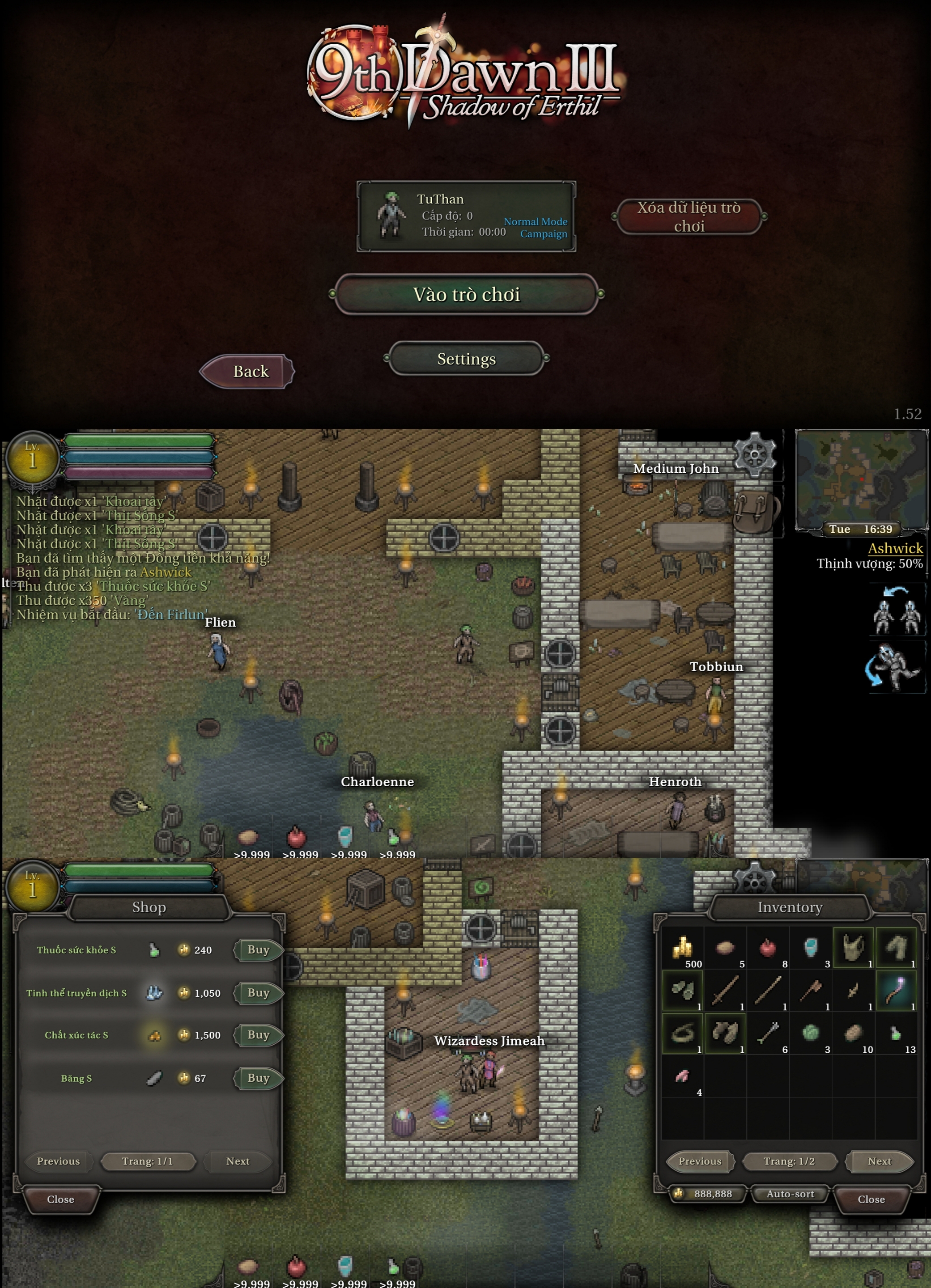Go to the next Shop page
Viewport: 931px width, 1288px height.
click(238, 1161)
